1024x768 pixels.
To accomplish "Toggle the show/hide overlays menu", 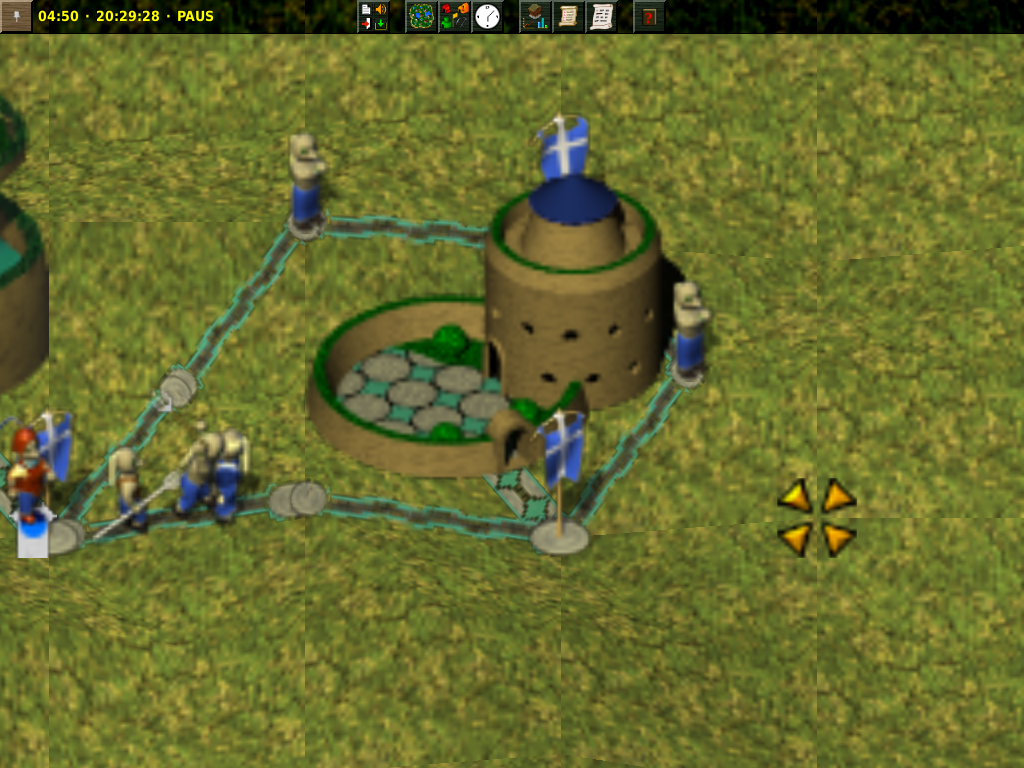I will pyautogui.click(x=455, y=16).
